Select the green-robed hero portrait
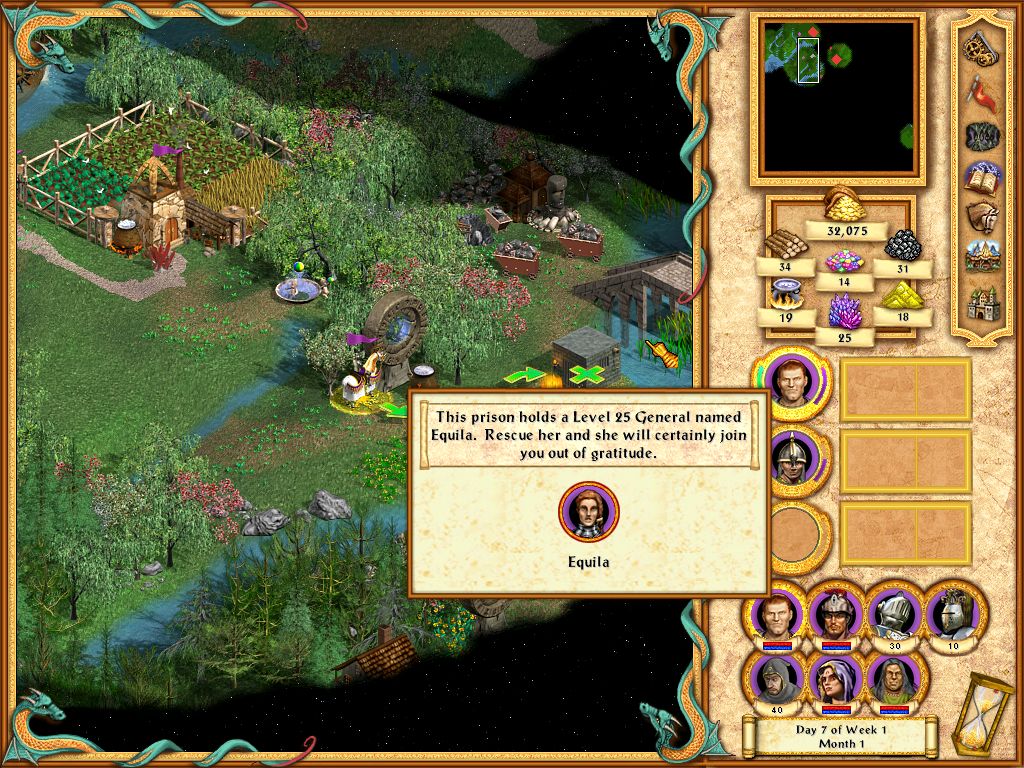 893,680
